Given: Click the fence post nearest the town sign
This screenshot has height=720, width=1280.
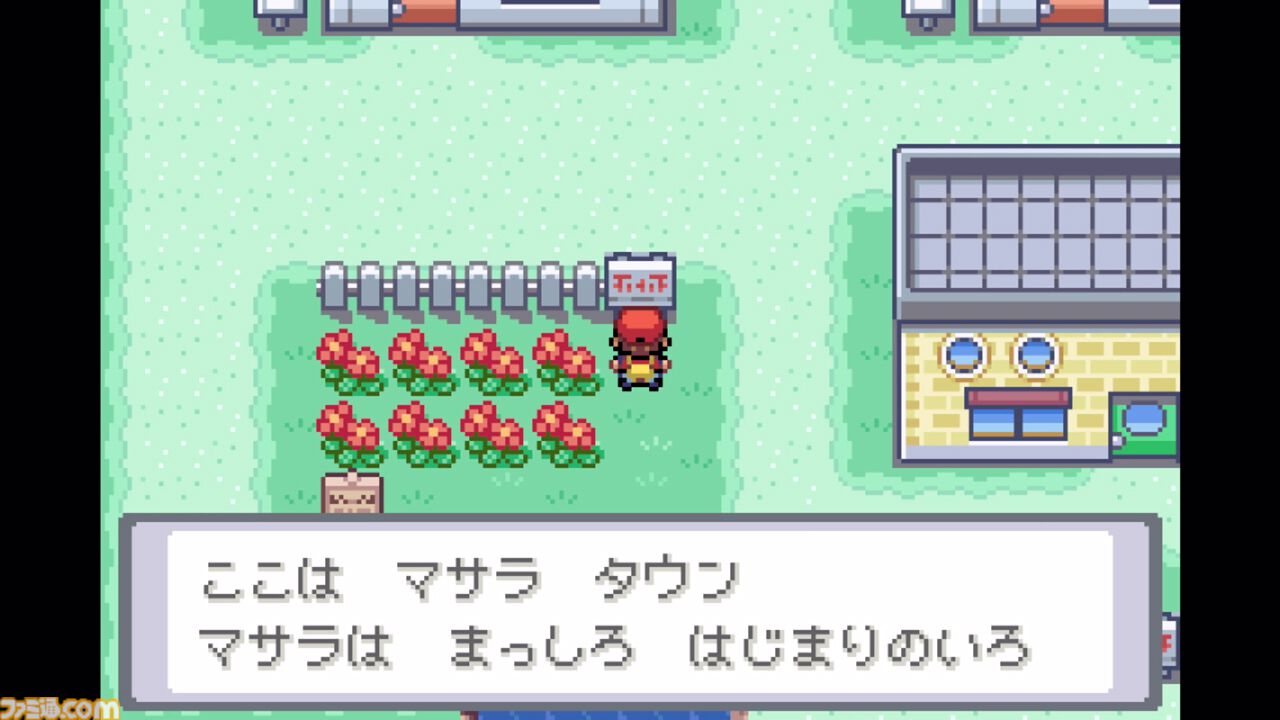Looking at the screenshot, I should pos(585,283).
